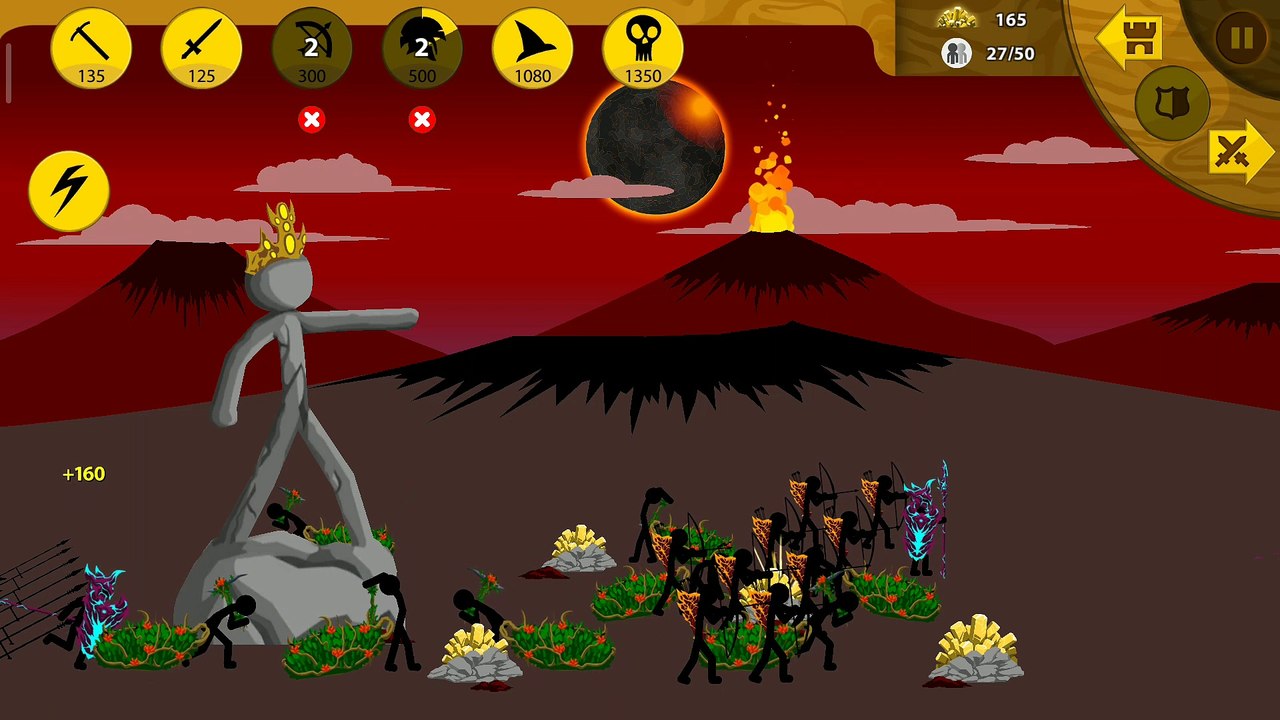Train a miner with the pickaxe button
The height and width of the screenshot is (720, 1280).
pos(92,48)
